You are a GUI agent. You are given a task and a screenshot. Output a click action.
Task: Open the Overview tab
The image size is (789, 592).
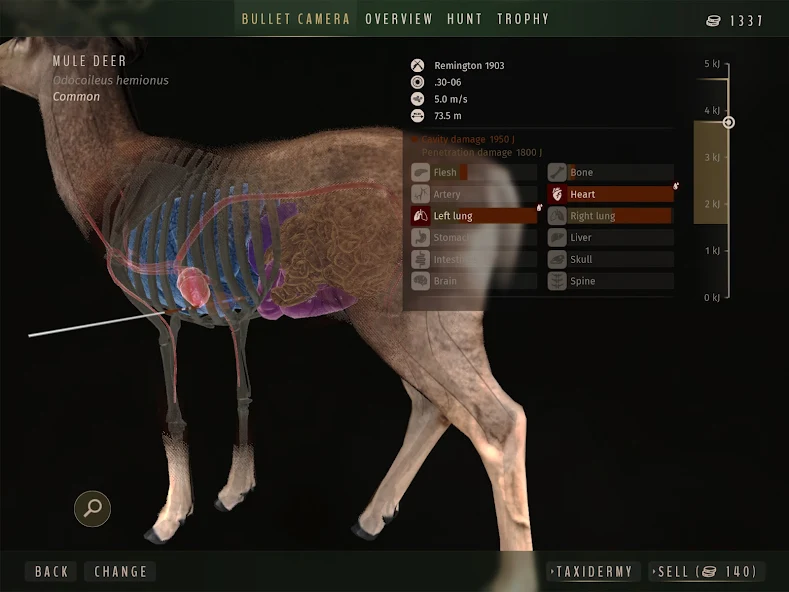click(399, 19)
